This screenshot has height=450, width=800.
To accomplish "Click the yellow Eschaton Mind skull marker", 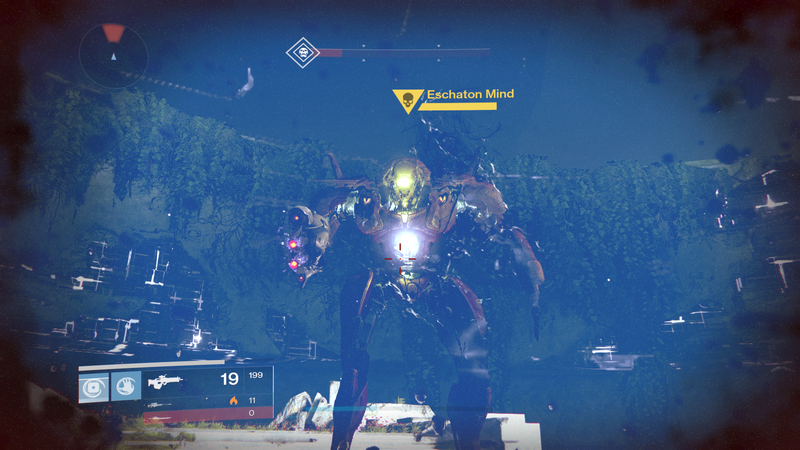I will click(x=407, y=100).
